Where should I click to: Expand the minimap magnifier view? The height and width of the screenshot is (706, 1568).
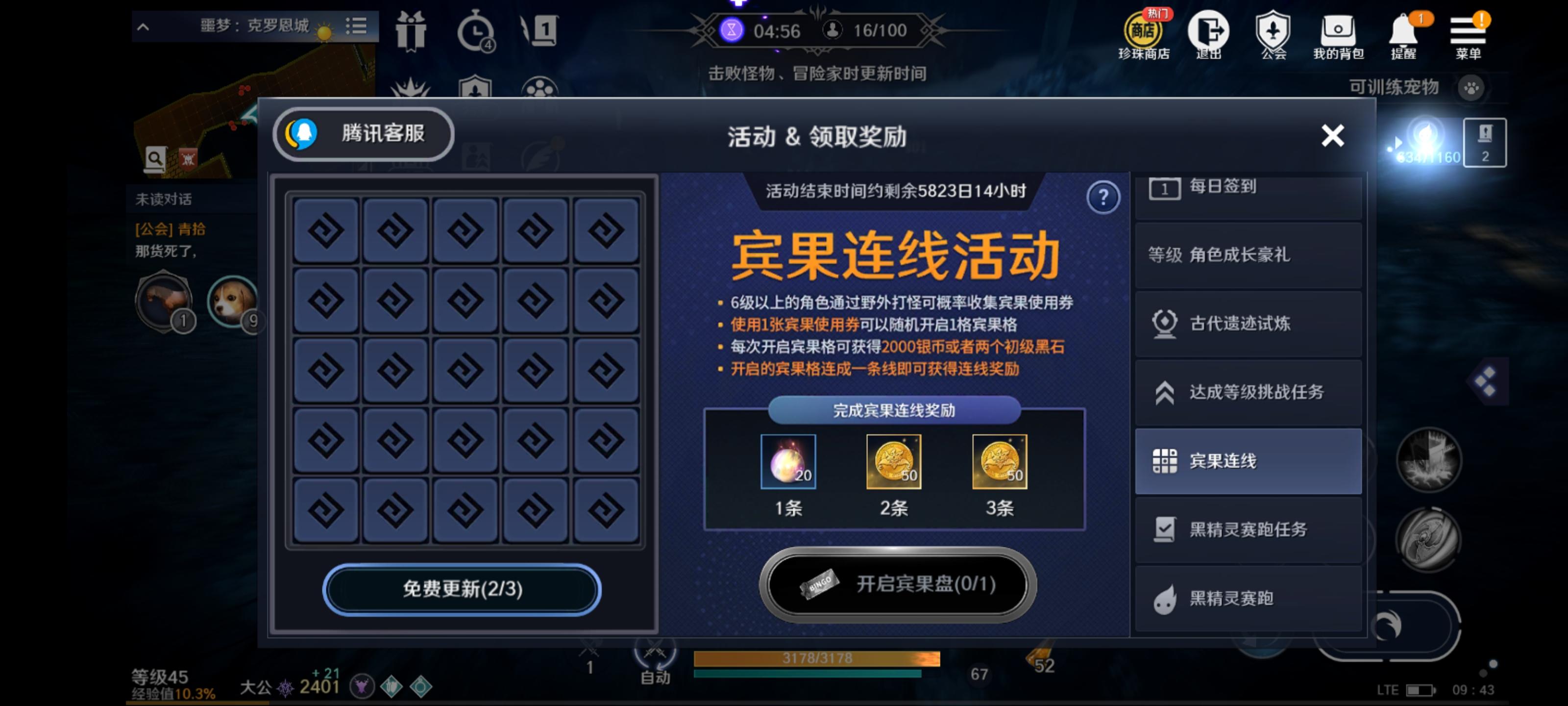(x=157, y=158)
